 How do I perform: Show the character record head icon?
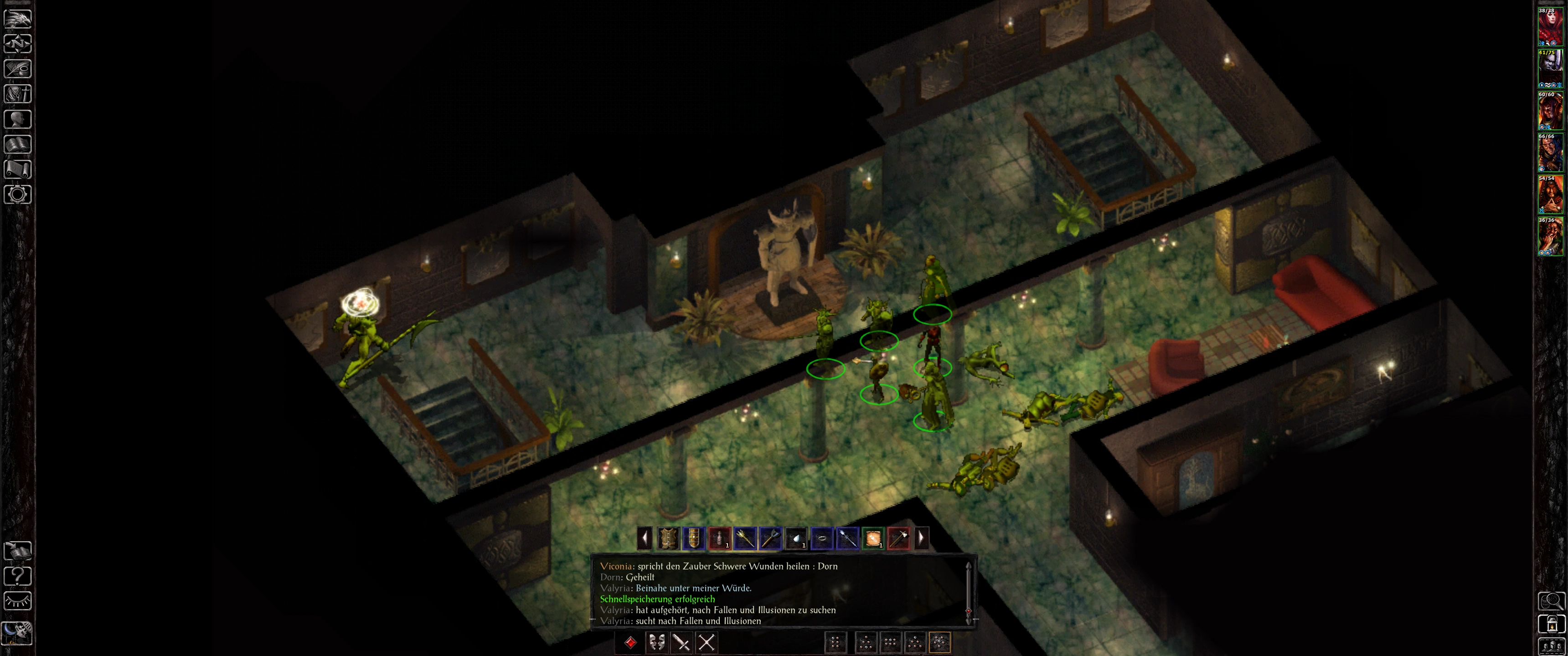(x=18, y=119)
